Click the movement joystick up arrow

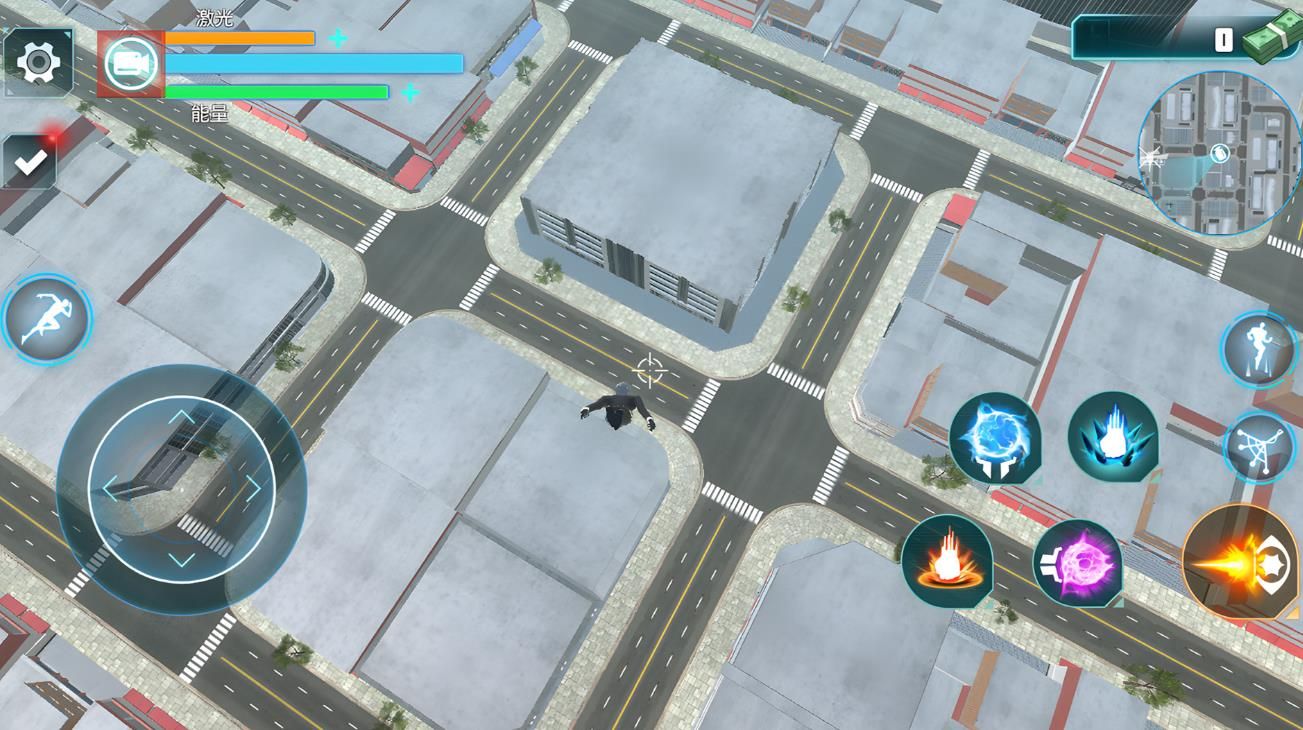(181, 418)
